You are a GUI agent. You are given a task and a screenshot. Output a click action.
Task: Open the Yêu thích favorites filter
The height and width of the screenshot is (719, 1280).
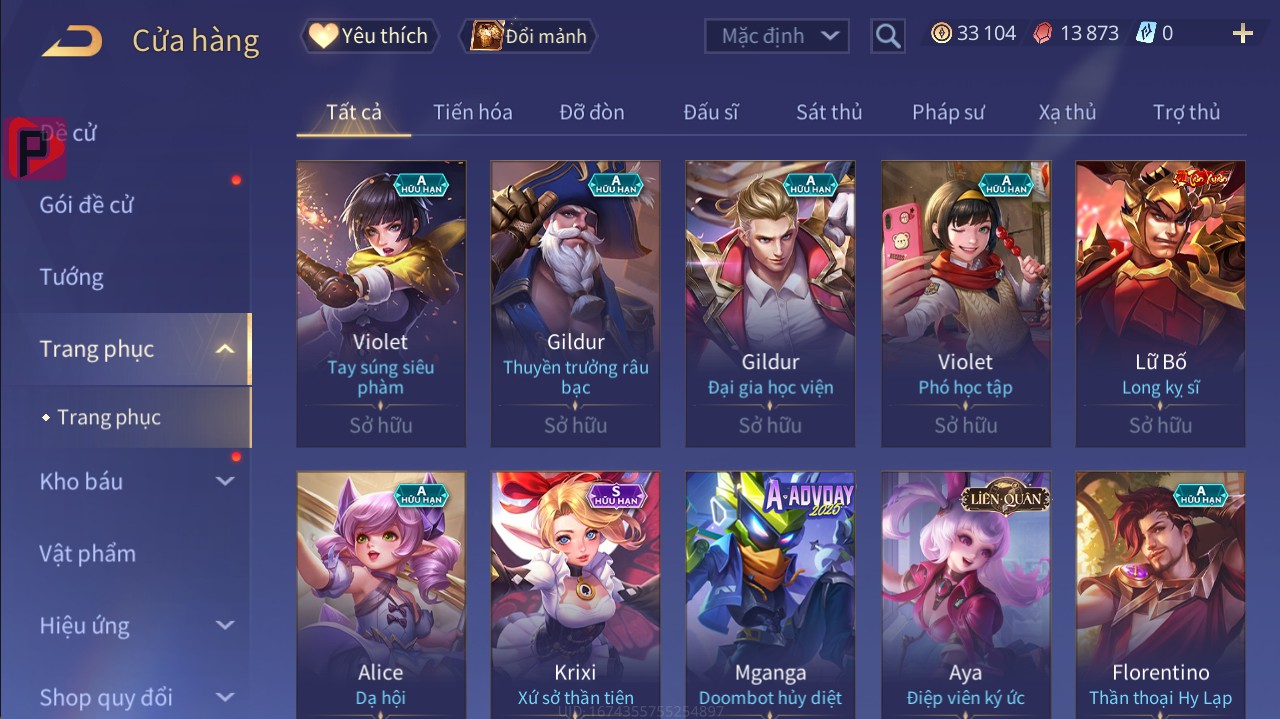(368, 36)
